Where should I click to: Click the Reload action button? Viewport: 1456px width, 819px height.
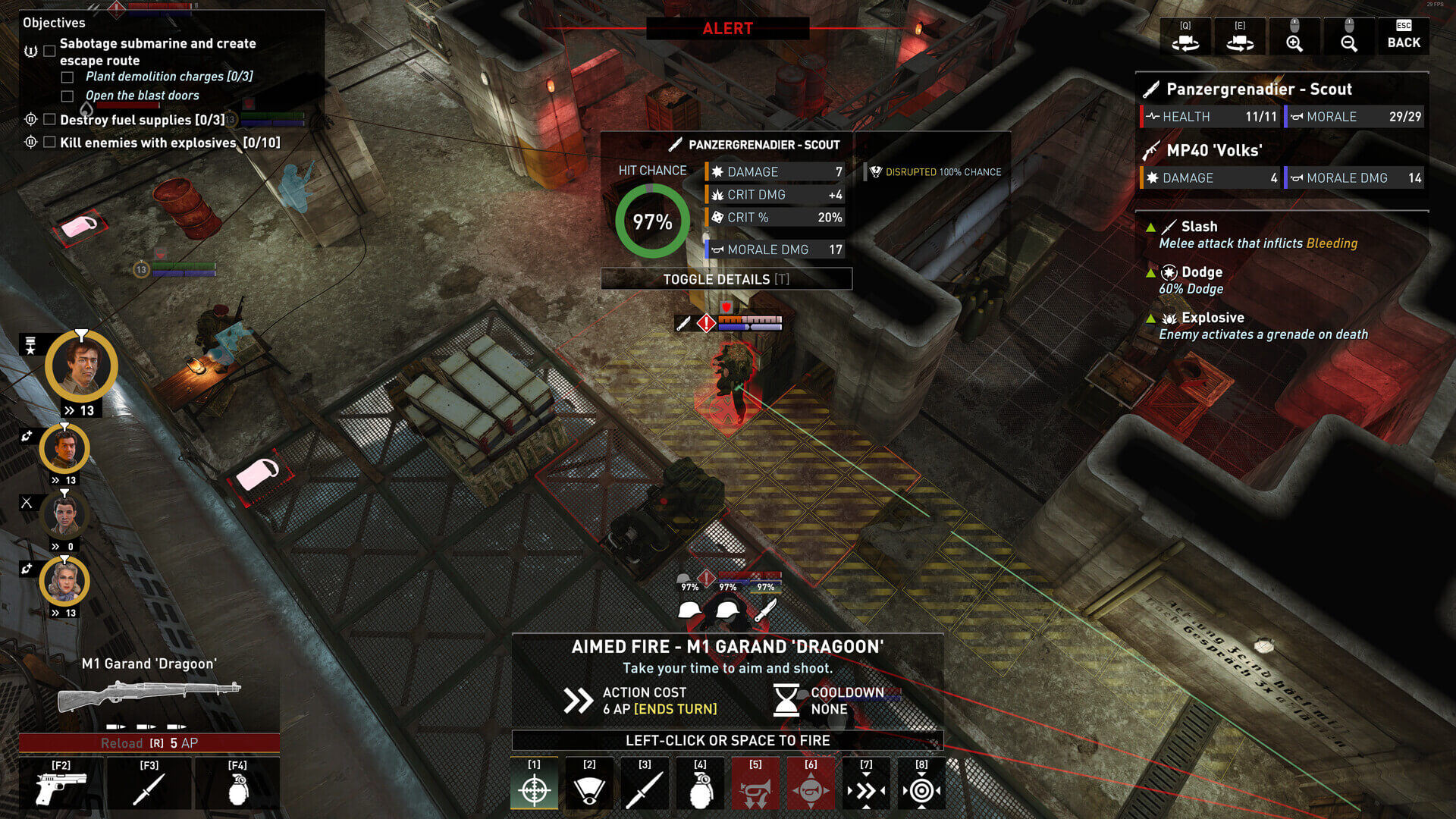tap(149, 743)
